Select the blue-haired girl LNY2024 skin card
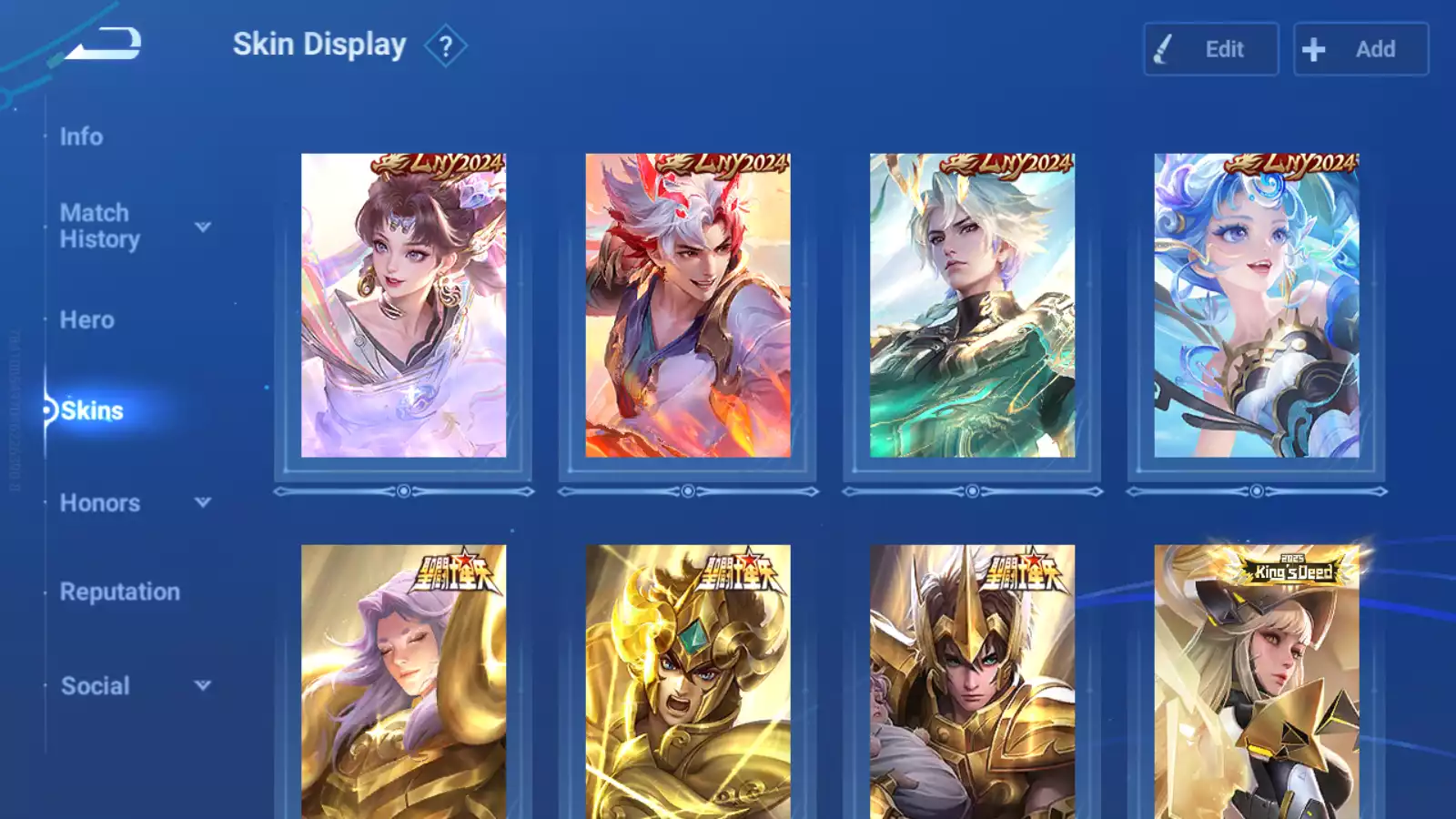 (1257, 306)
